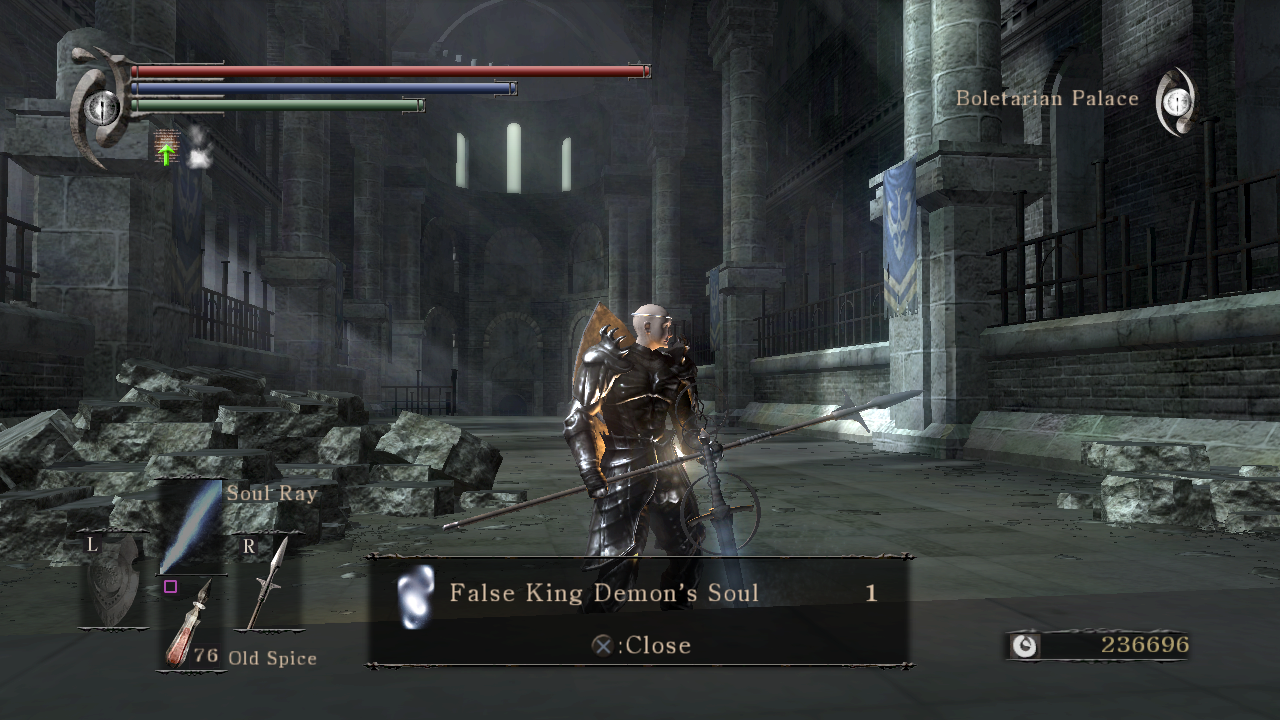Select the Soul Ray spell slot
Viewport: 1280px width, 720px height.
pos(192,527)
